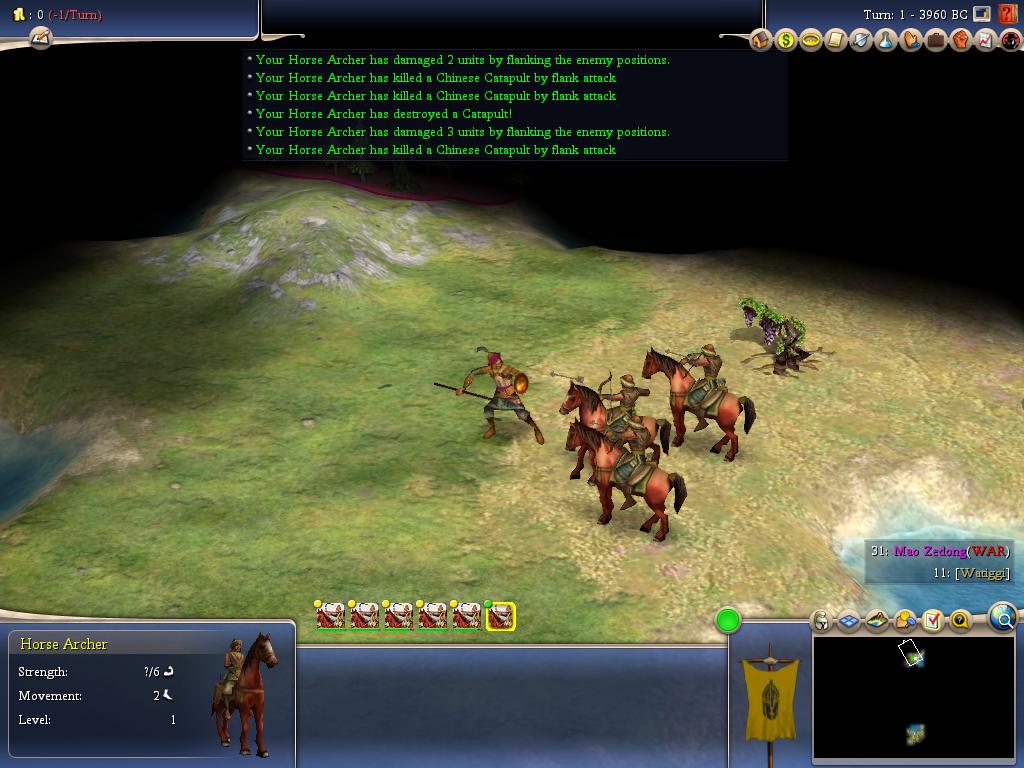Viewport: 1024px width, 768px height.
Task: Toggle the scores checklist display
Action: click(x=932, y=621)
